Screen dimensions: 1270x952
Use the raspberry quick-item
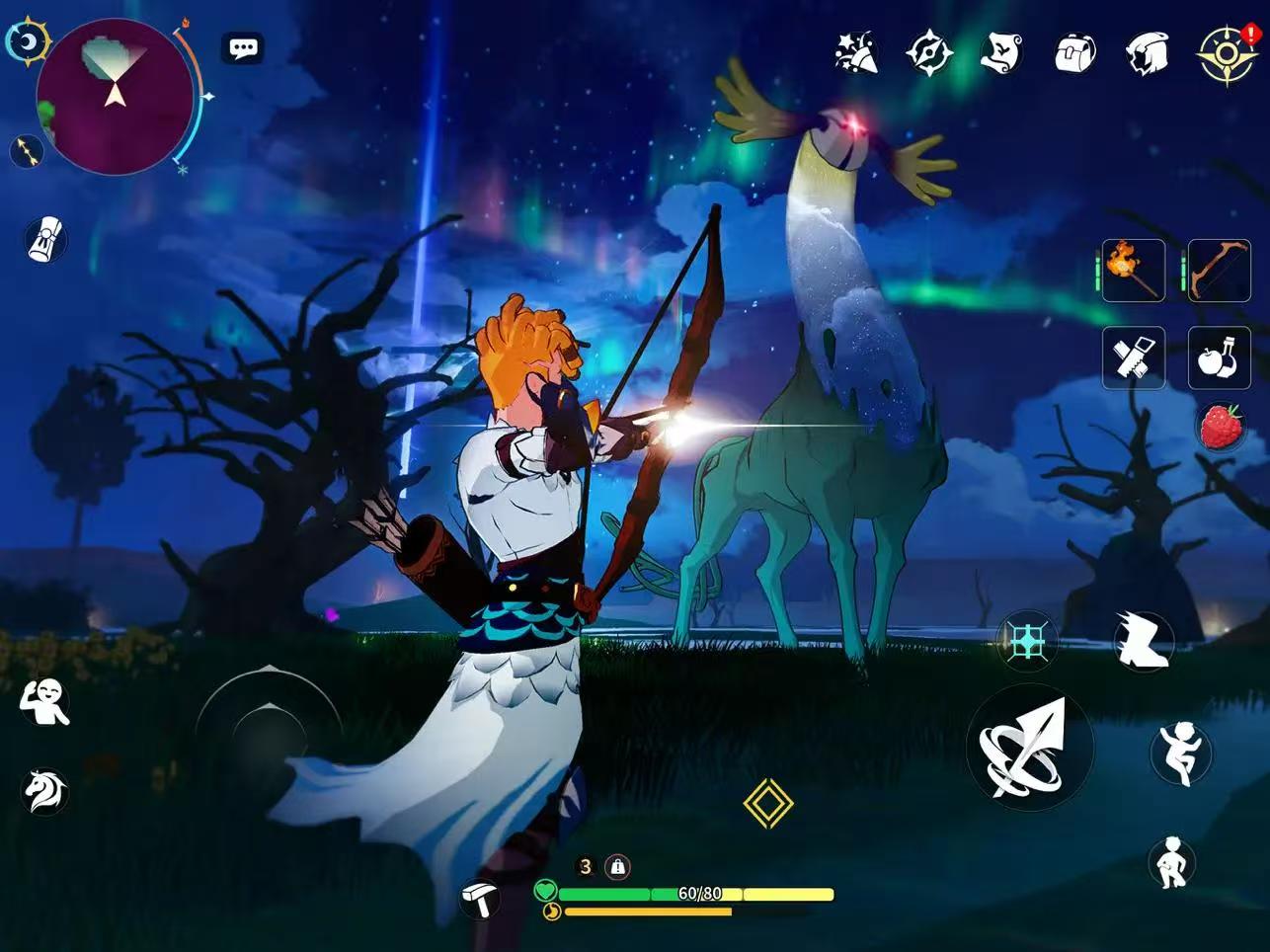pyautogui.click(x=1222, y=427)
